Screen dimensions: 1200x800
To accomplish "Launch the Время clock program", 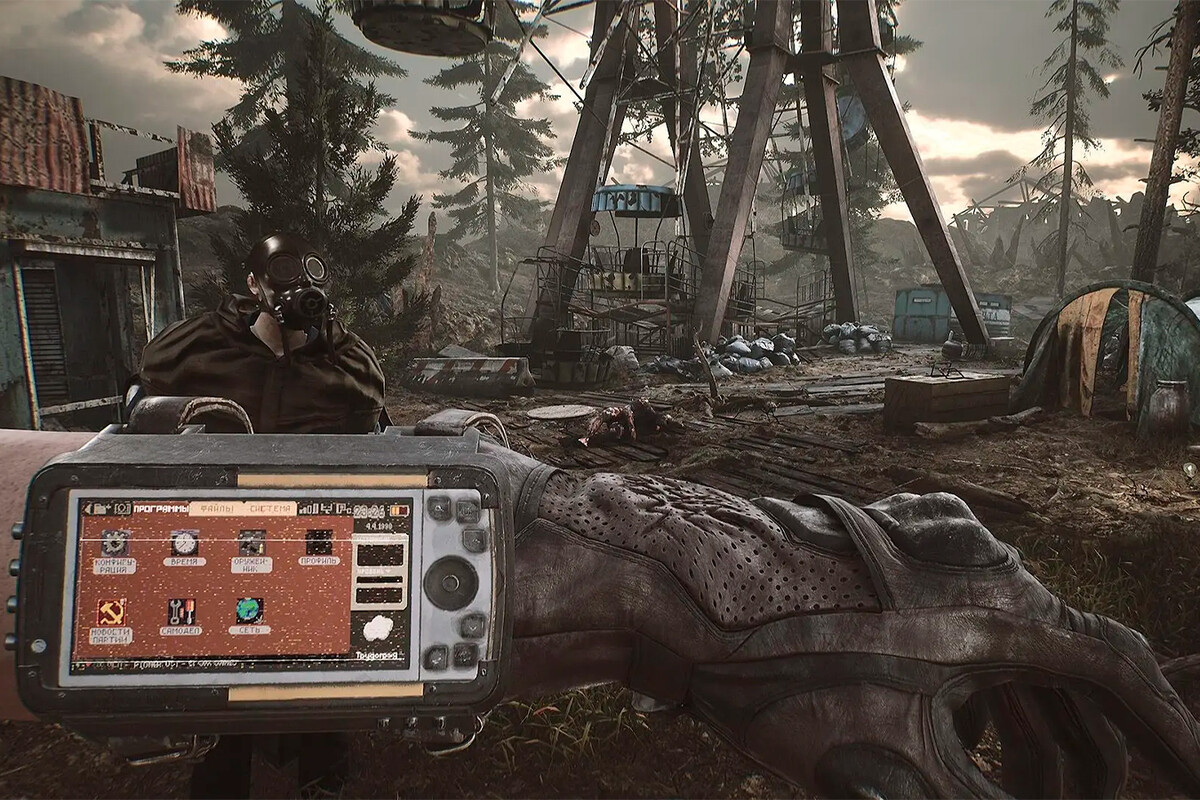I will 184,543.
